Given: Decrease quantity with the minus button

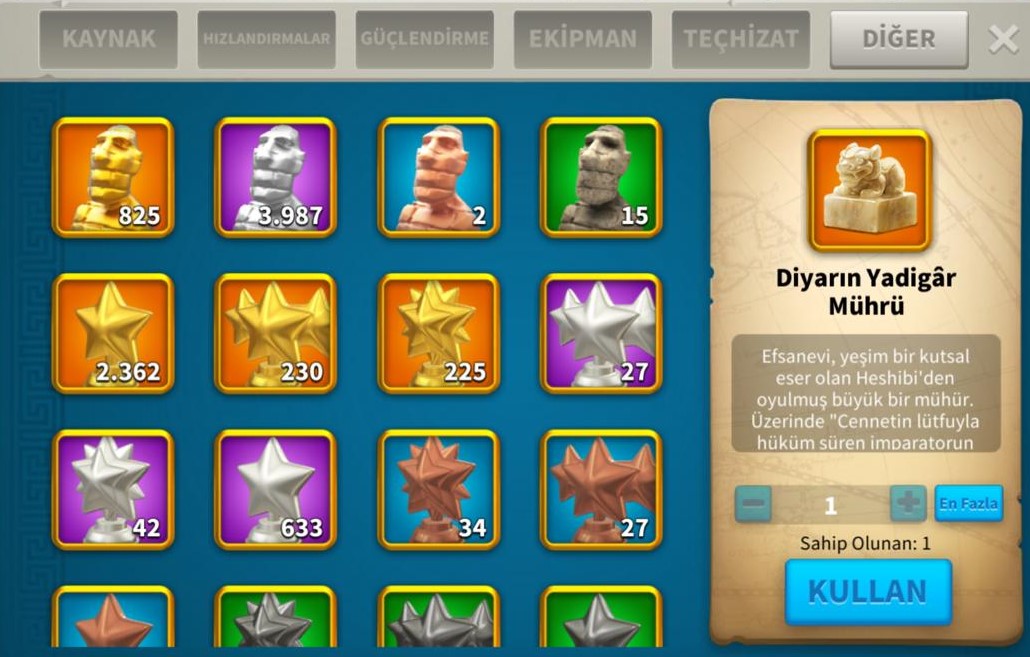Looking at the screenshot, I should coord(753,503).
